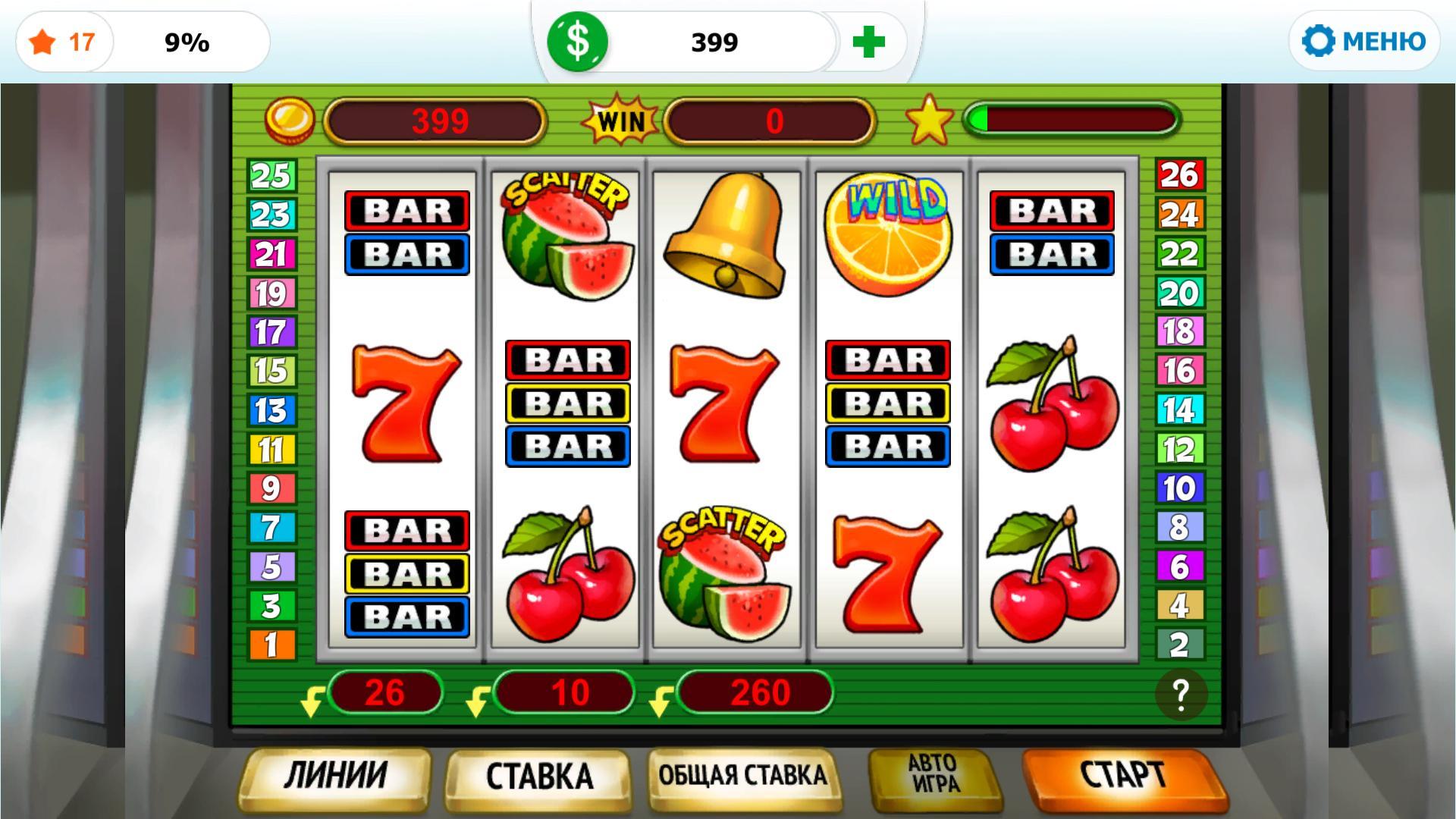Highlight payline 14 on the right

pos(1179,410)
